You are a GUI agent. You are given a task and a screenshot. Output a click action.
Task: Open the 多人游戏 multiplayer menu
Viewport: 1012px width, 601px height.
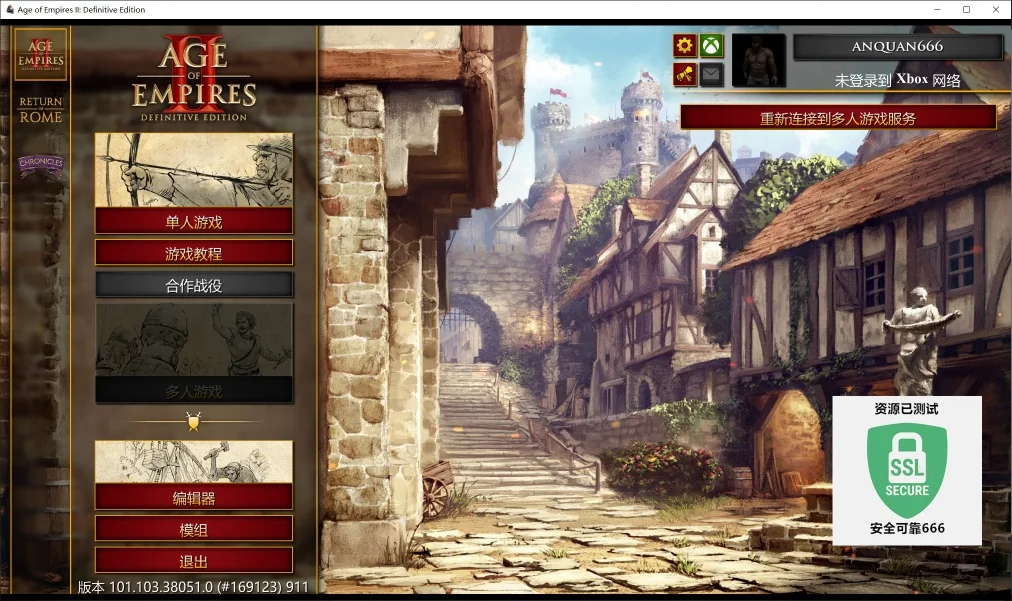(194, 390)
